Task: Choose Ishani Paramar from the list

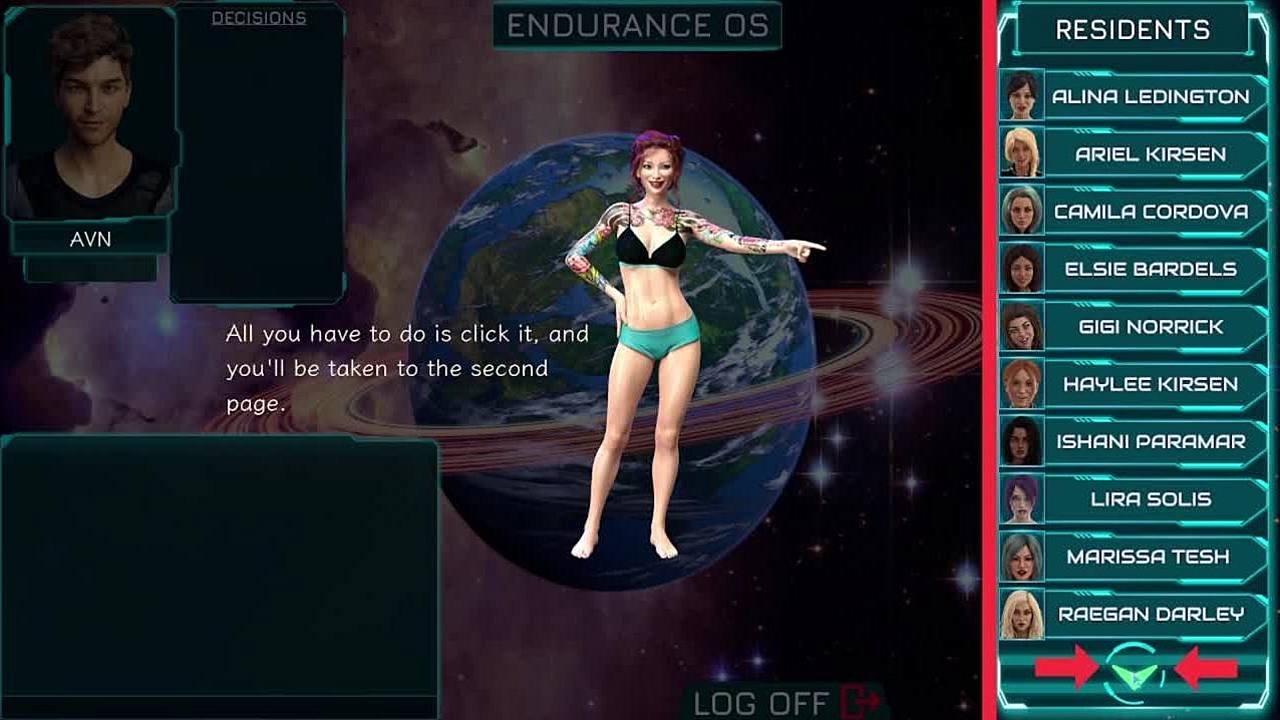Action: point(1150,442)
